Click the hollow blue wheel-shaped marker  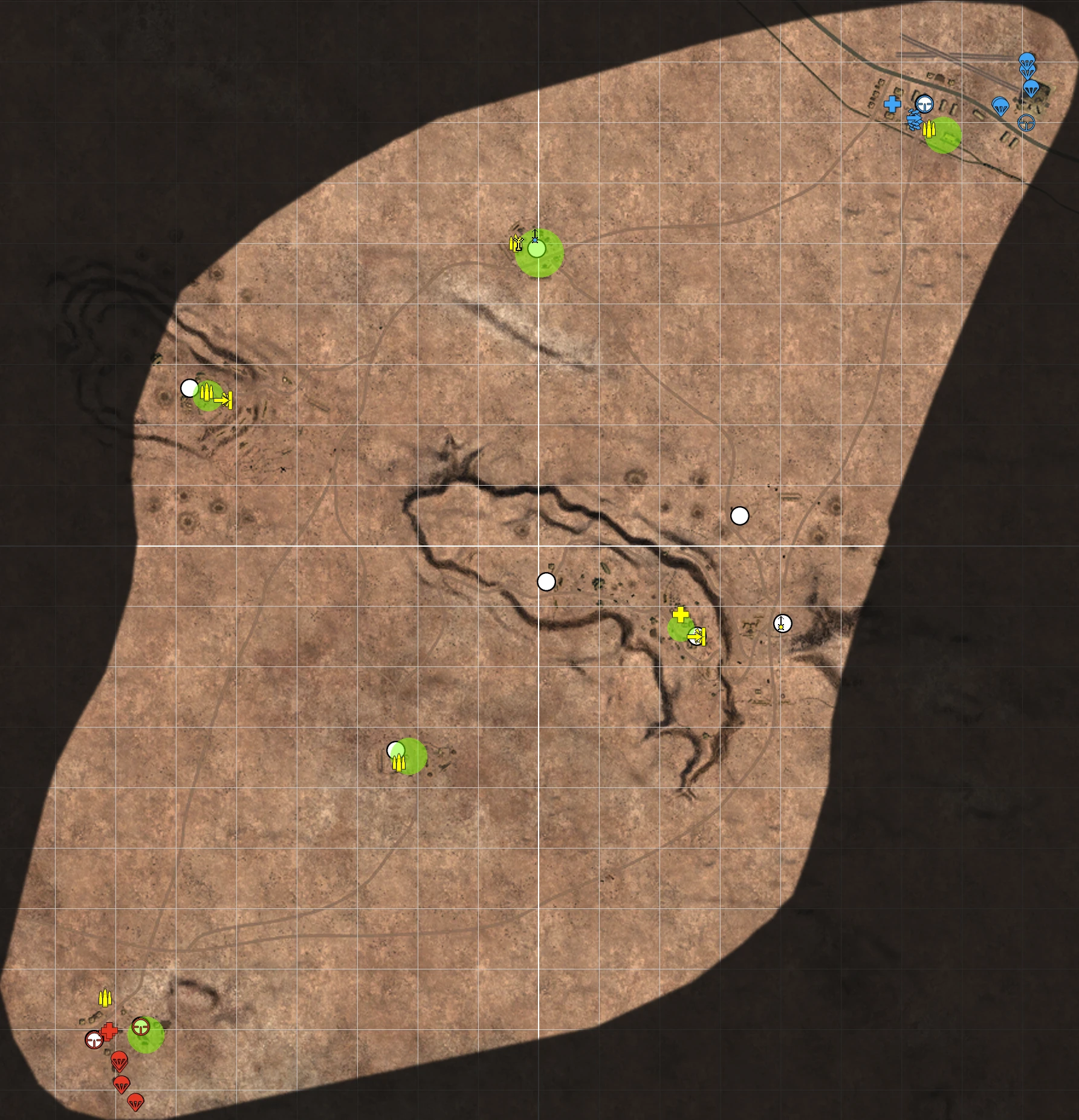point(1026,123)
